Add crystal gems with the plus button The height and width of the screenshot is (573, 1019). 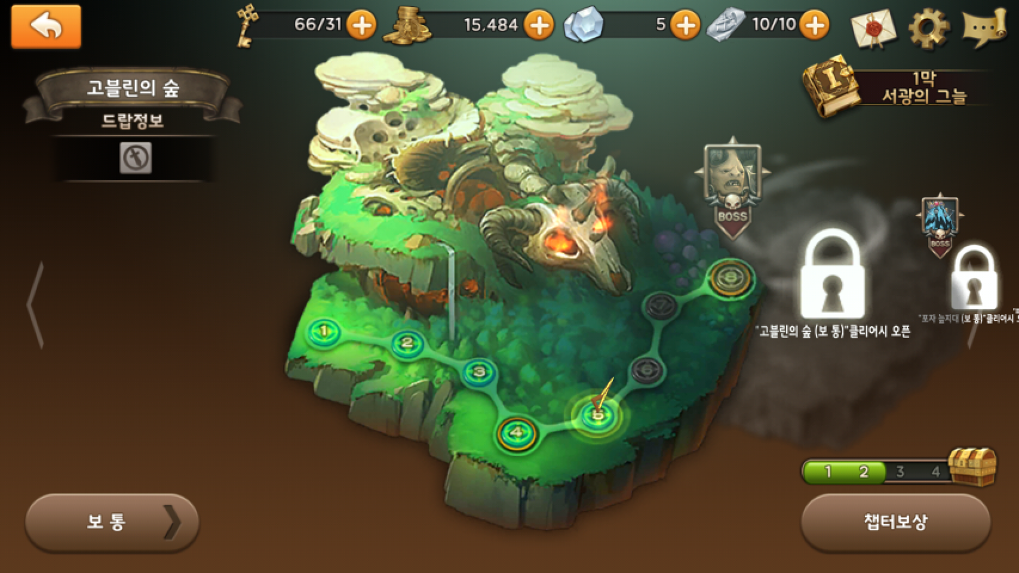point(685,25)
